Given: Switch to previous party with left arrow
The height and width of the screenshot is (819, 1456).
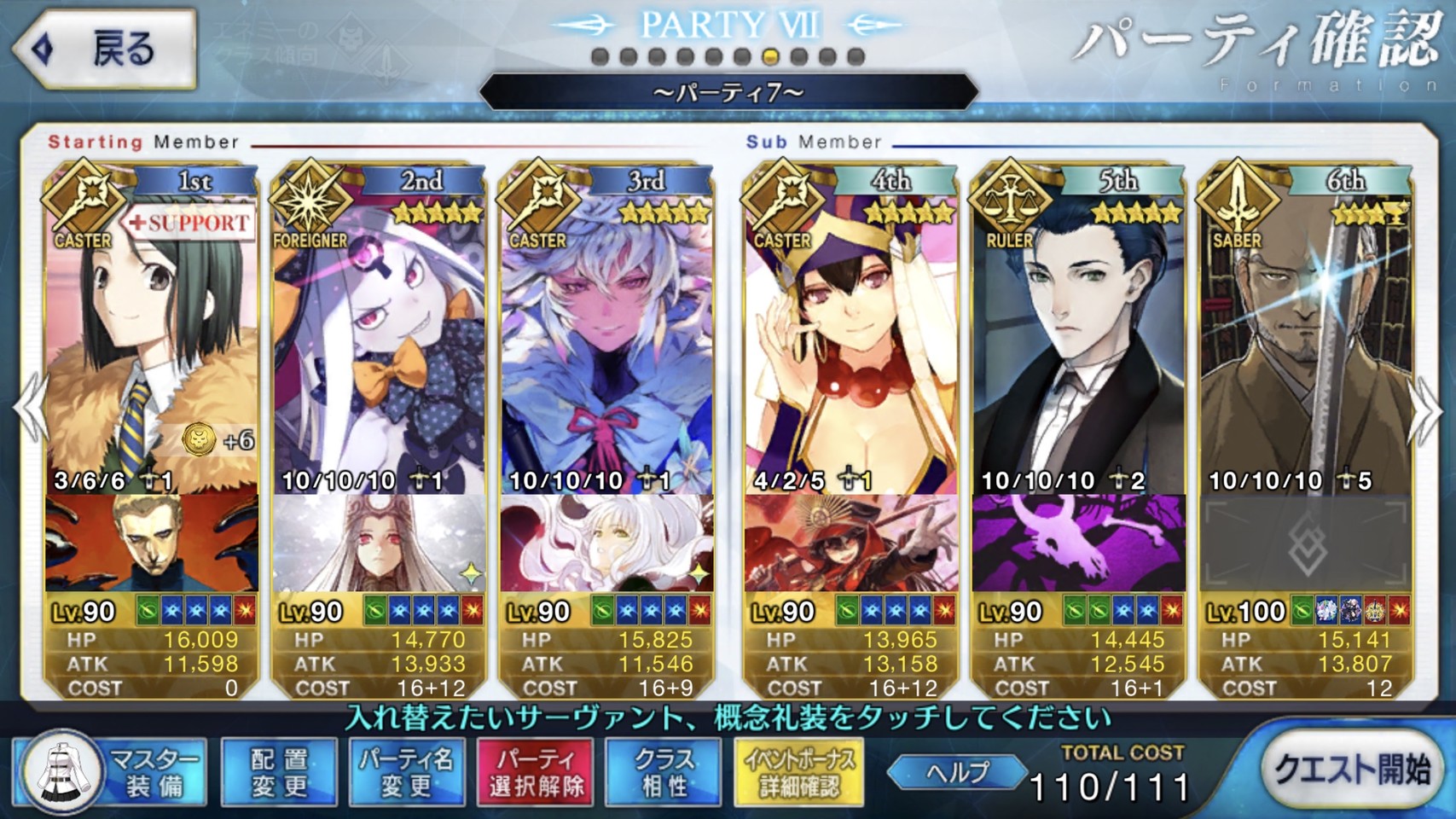Looking at the screenshot, I should (x=29, y=411).
